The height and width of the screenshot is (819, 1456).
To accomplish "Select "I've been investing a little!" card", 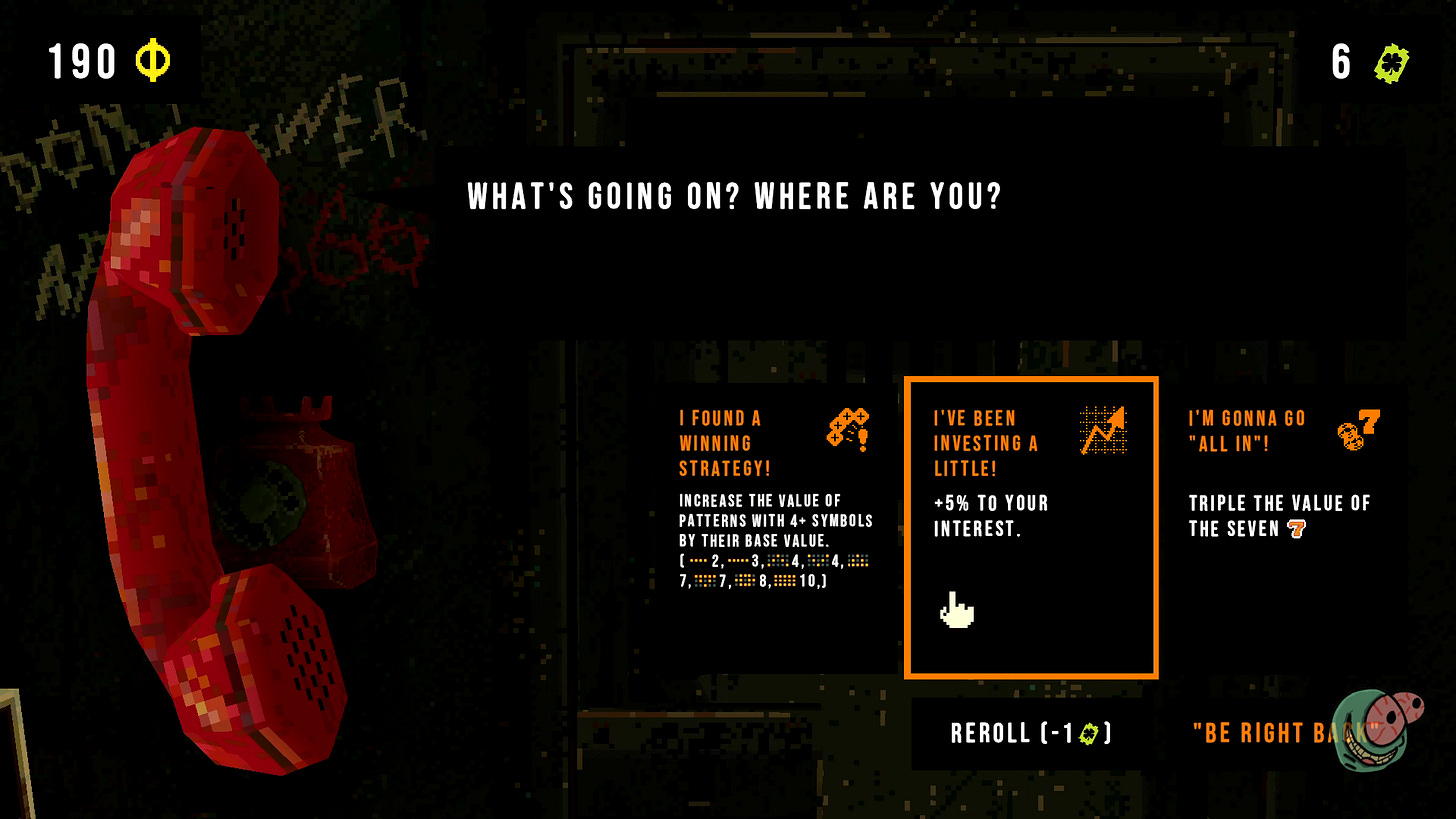I will point(1031,527).
